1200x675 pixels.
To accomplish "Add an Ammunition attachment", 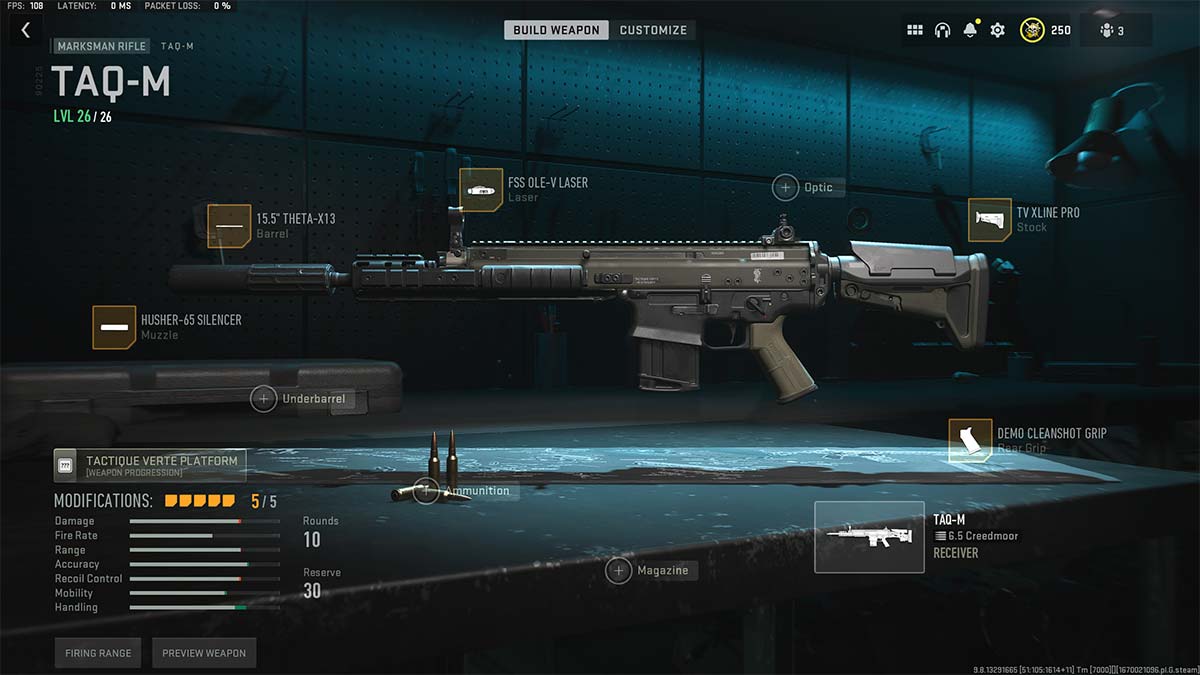I will coord(427,490).
